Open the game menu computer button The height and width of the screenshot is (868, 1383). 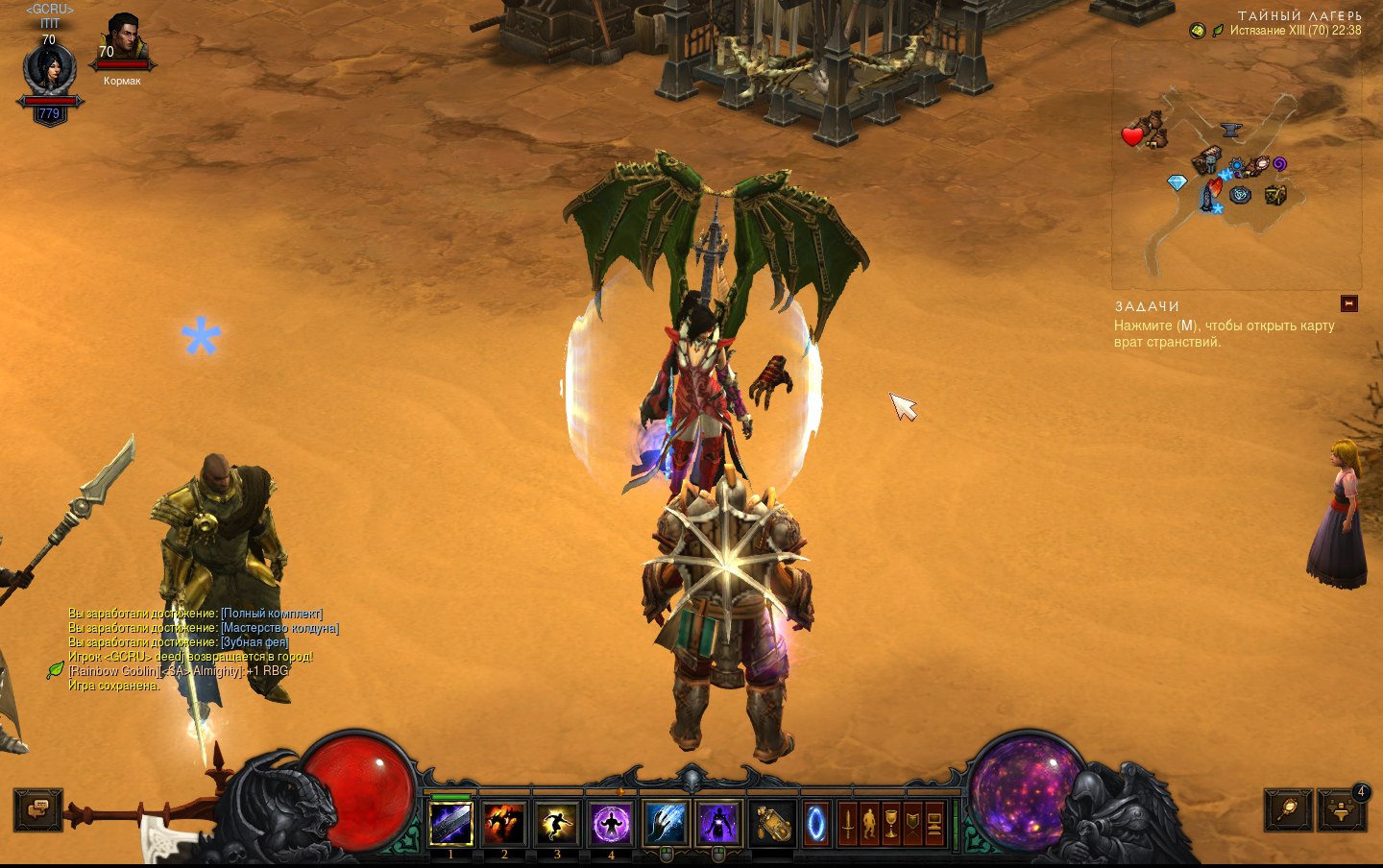[934, 823]
